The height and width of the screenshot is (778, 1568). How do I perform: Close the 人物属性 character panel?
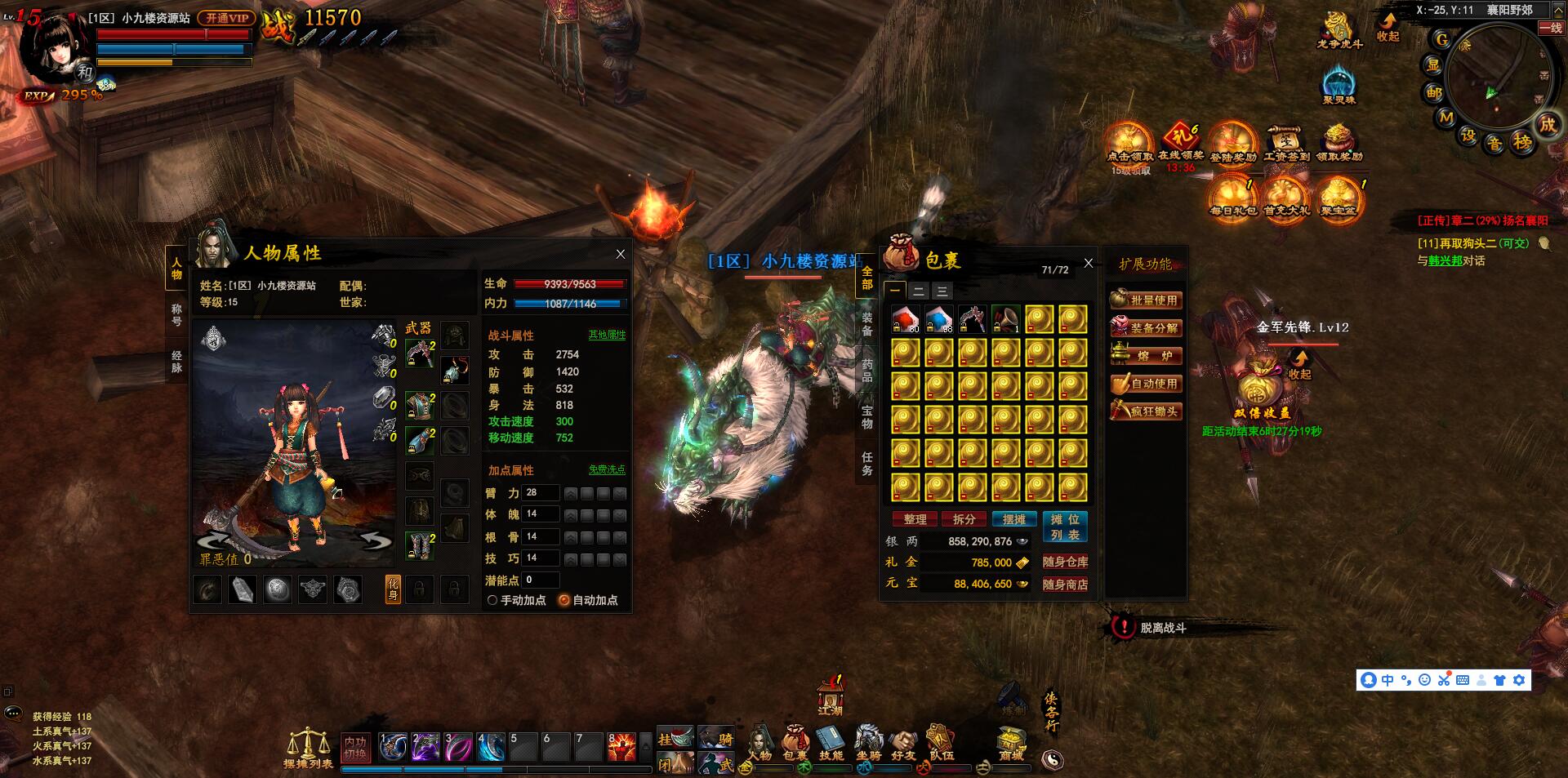click(621, 254)
